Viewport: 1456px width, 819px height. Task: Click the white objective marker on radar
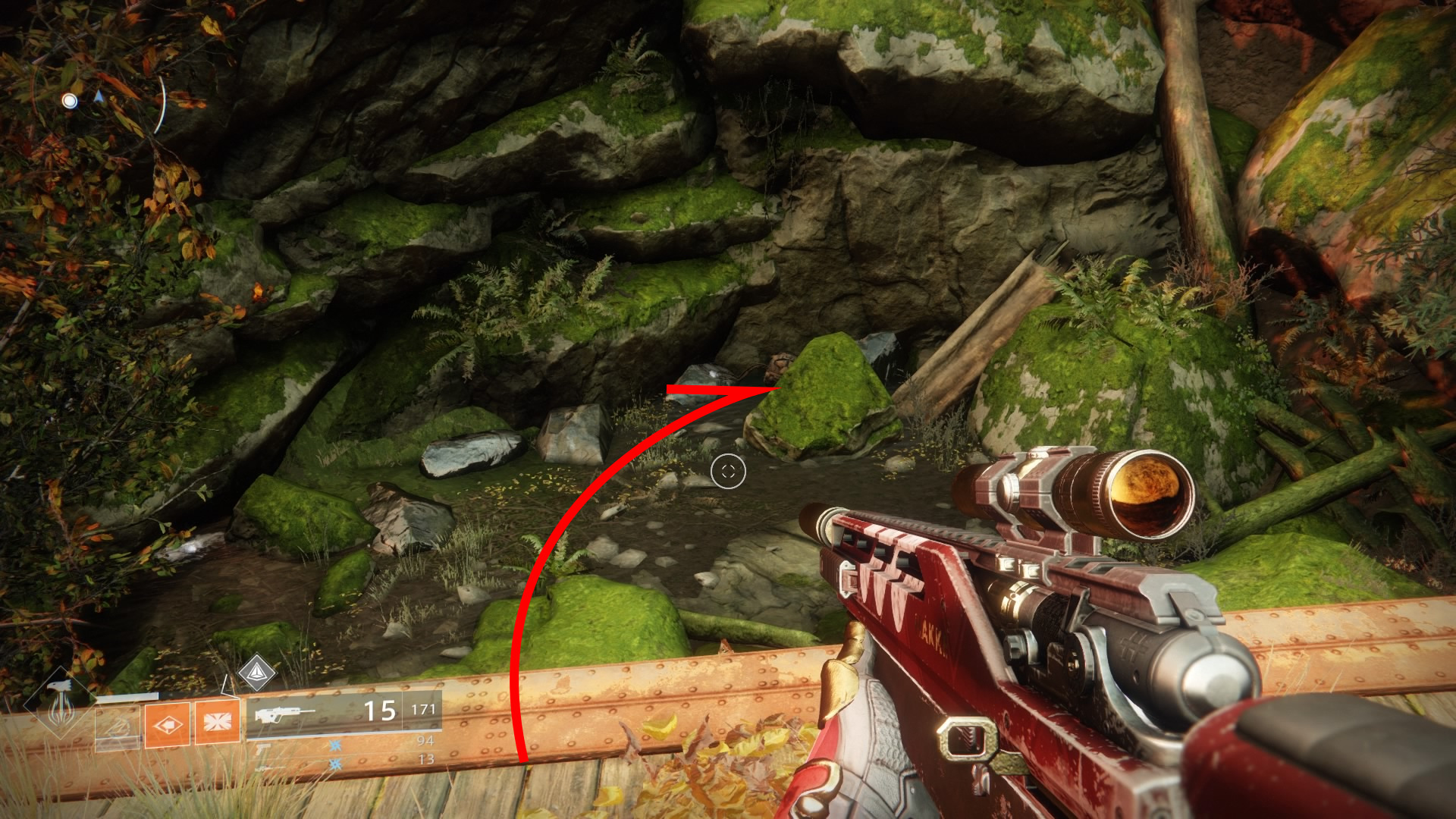click(x=70, y=101)
